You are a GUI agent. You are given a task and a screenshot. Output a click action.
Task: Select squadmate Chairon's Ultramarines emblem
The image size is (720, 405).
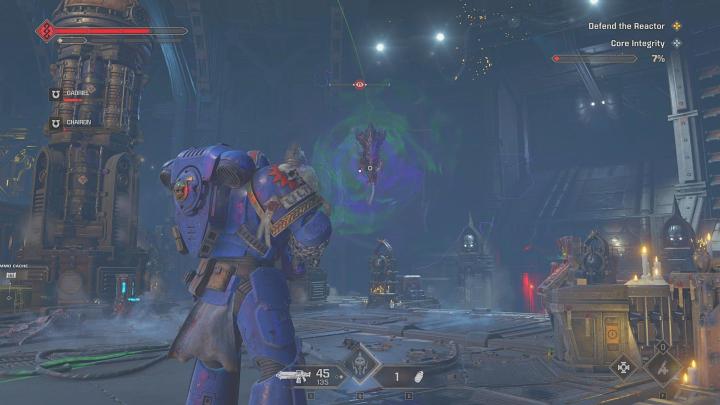click(x=55, y=124)
